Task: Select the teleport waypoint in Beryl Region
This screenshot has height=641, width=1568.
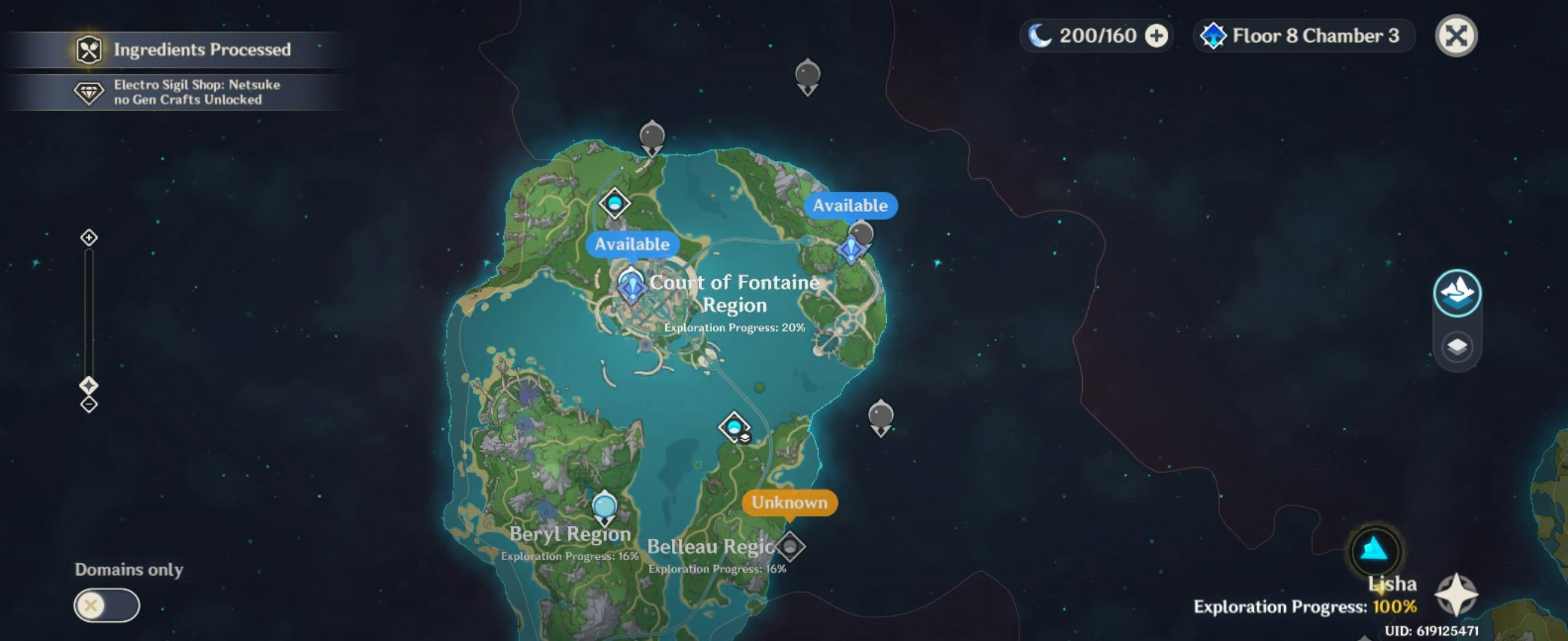Action: [x=604, y=507]
